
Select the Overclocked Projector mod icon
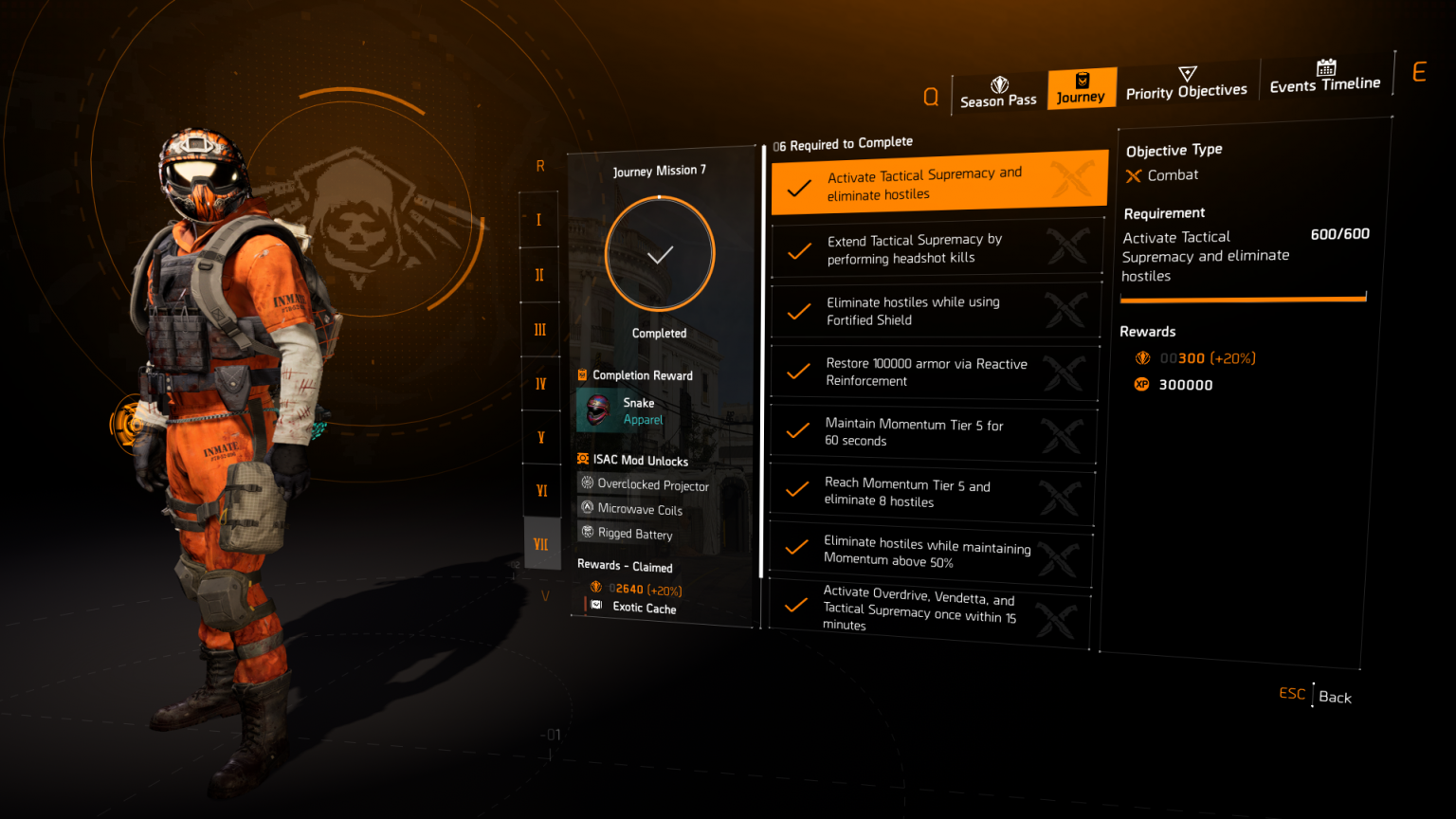click(590, 485)
